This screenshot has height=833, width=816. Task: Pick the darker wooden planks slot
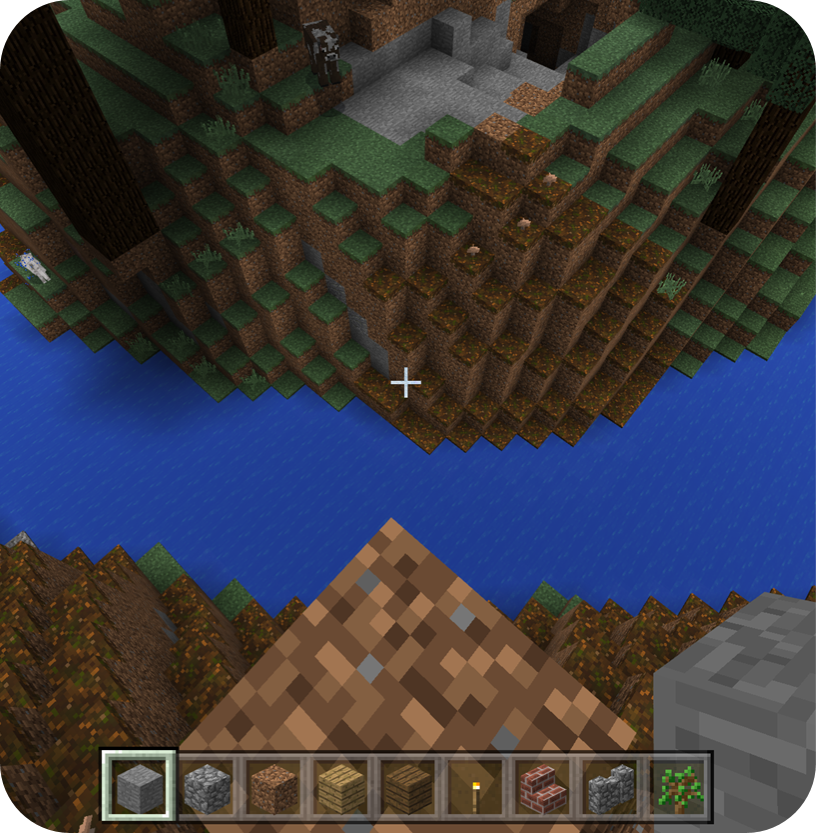point(408,786)
